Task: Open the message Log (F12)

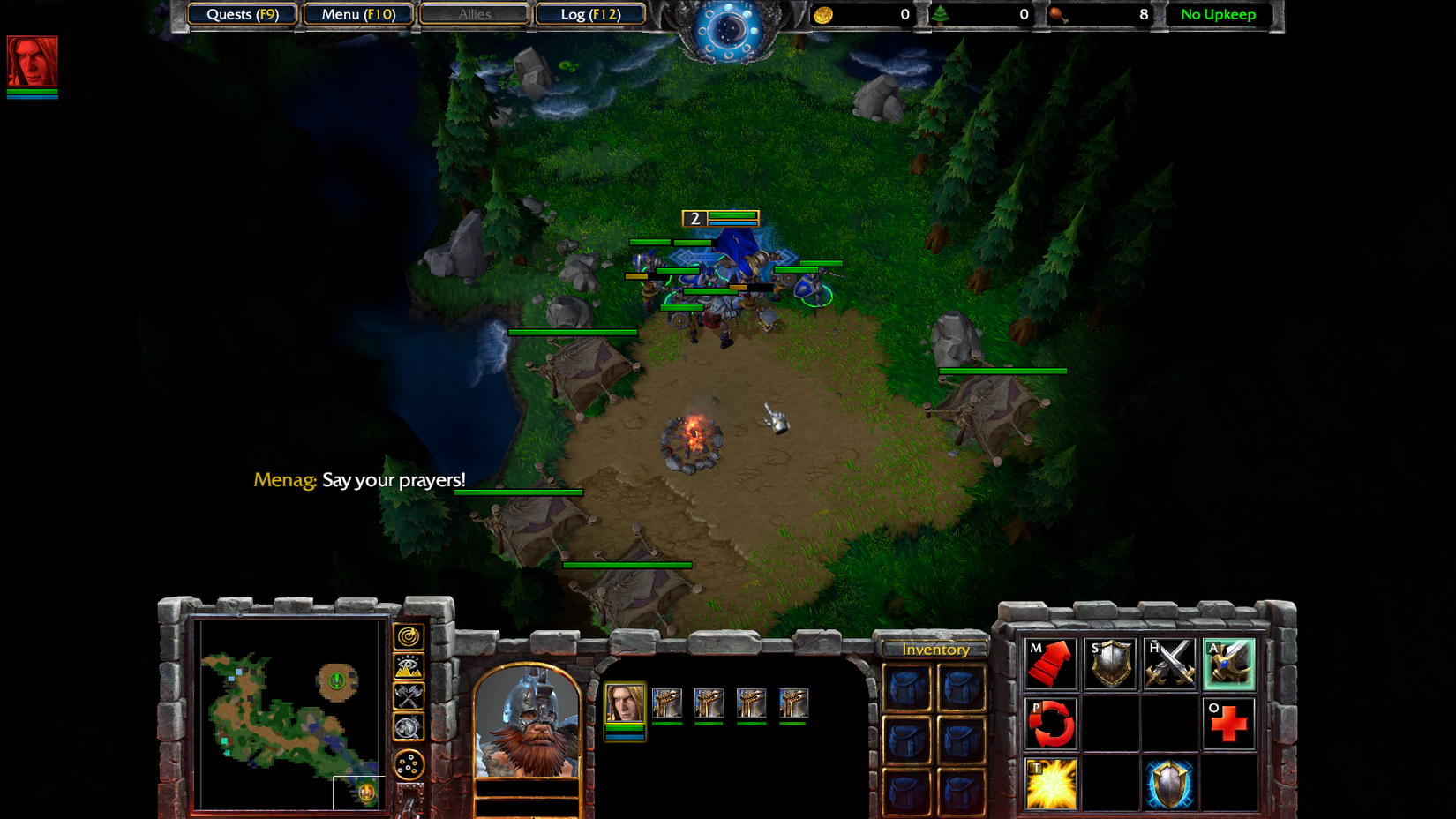Action: [590, 14]
